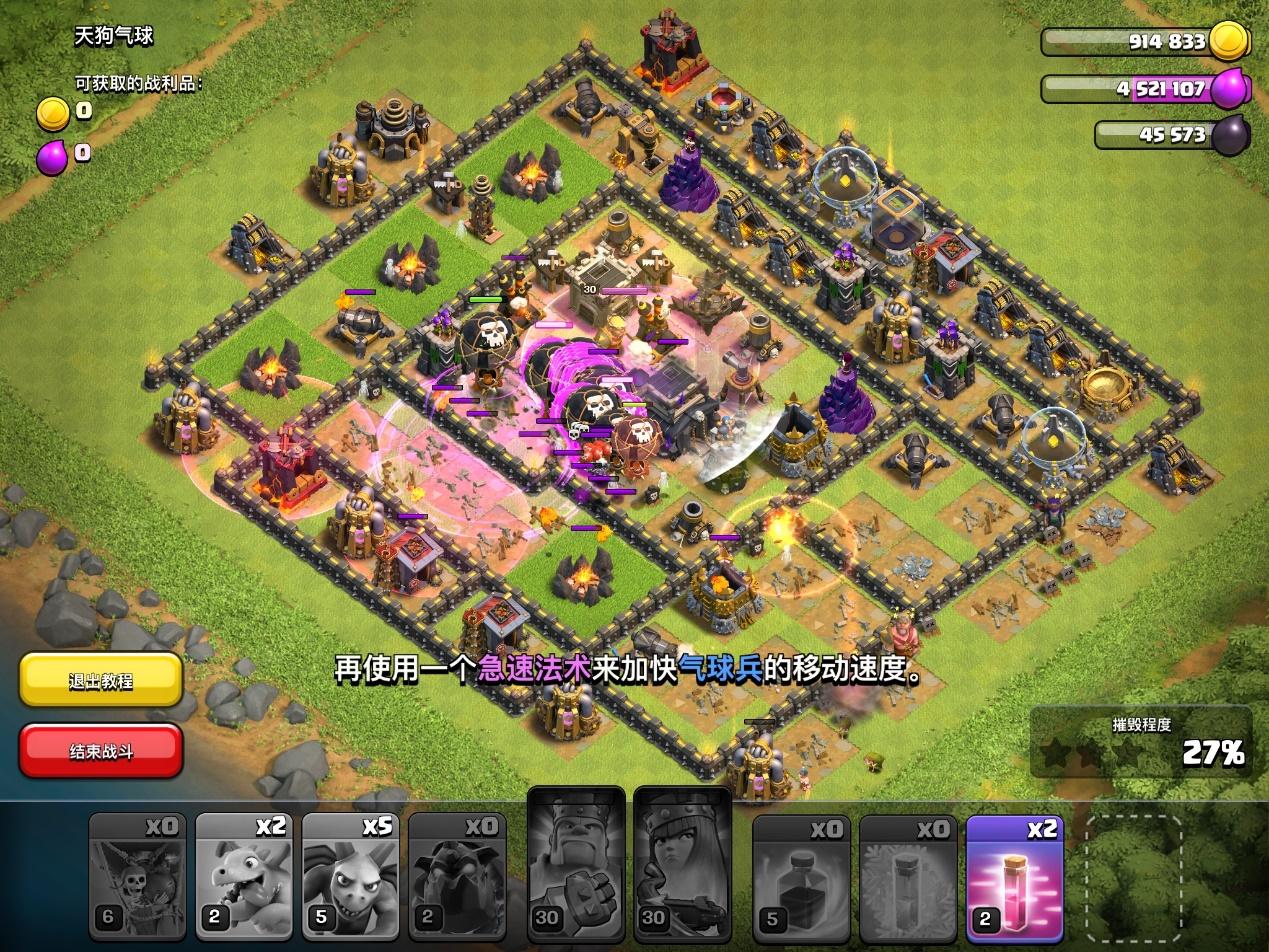The width and height of the screenshot is (1269, 952).
Task: Pick the Minion troop card
Action: (x=350, y=878)
